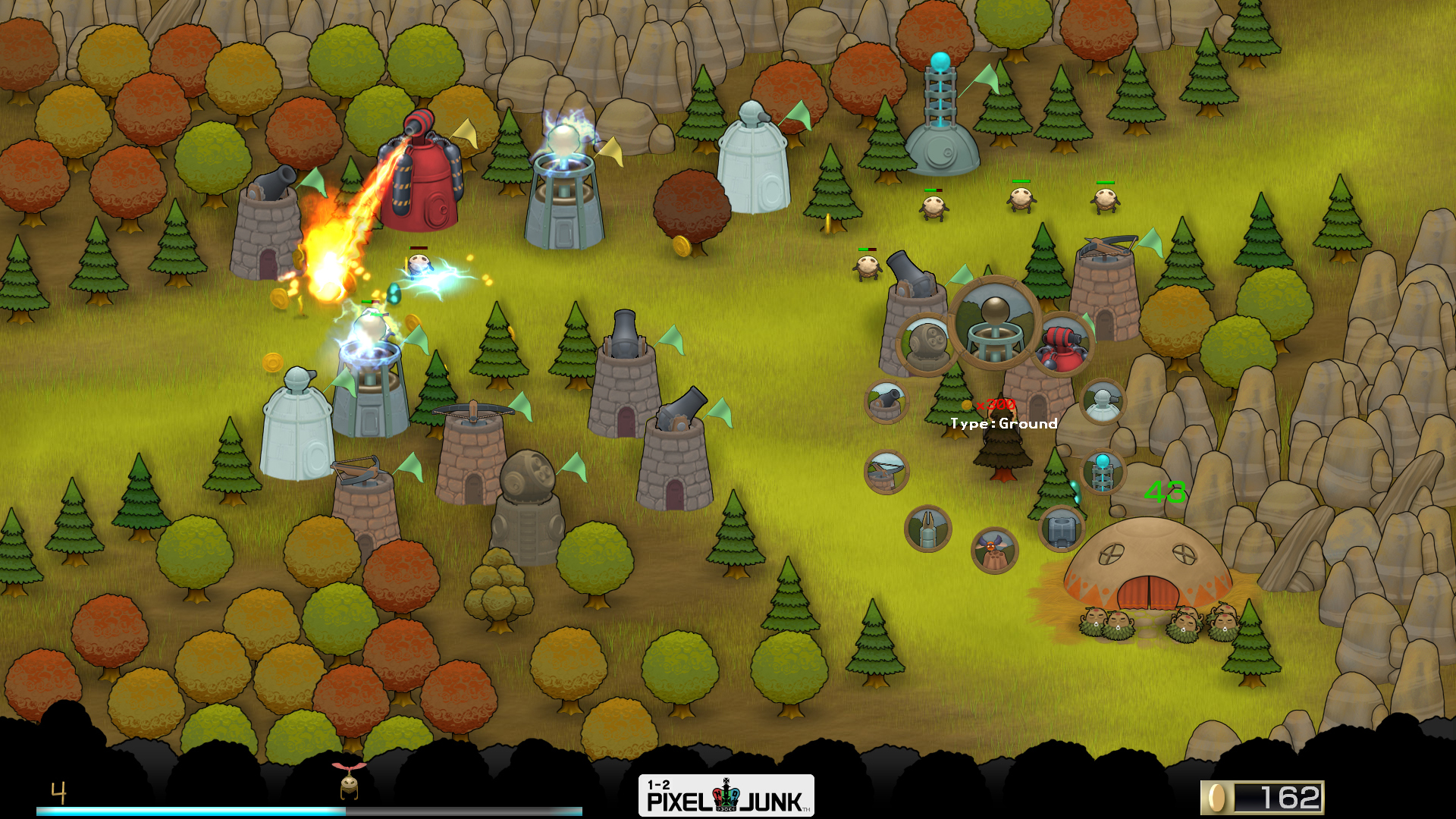Viewport: 1456px width, 819px height.
Task: Click the coin icon beside the x300 cost
Action: [x=966, y=404]
